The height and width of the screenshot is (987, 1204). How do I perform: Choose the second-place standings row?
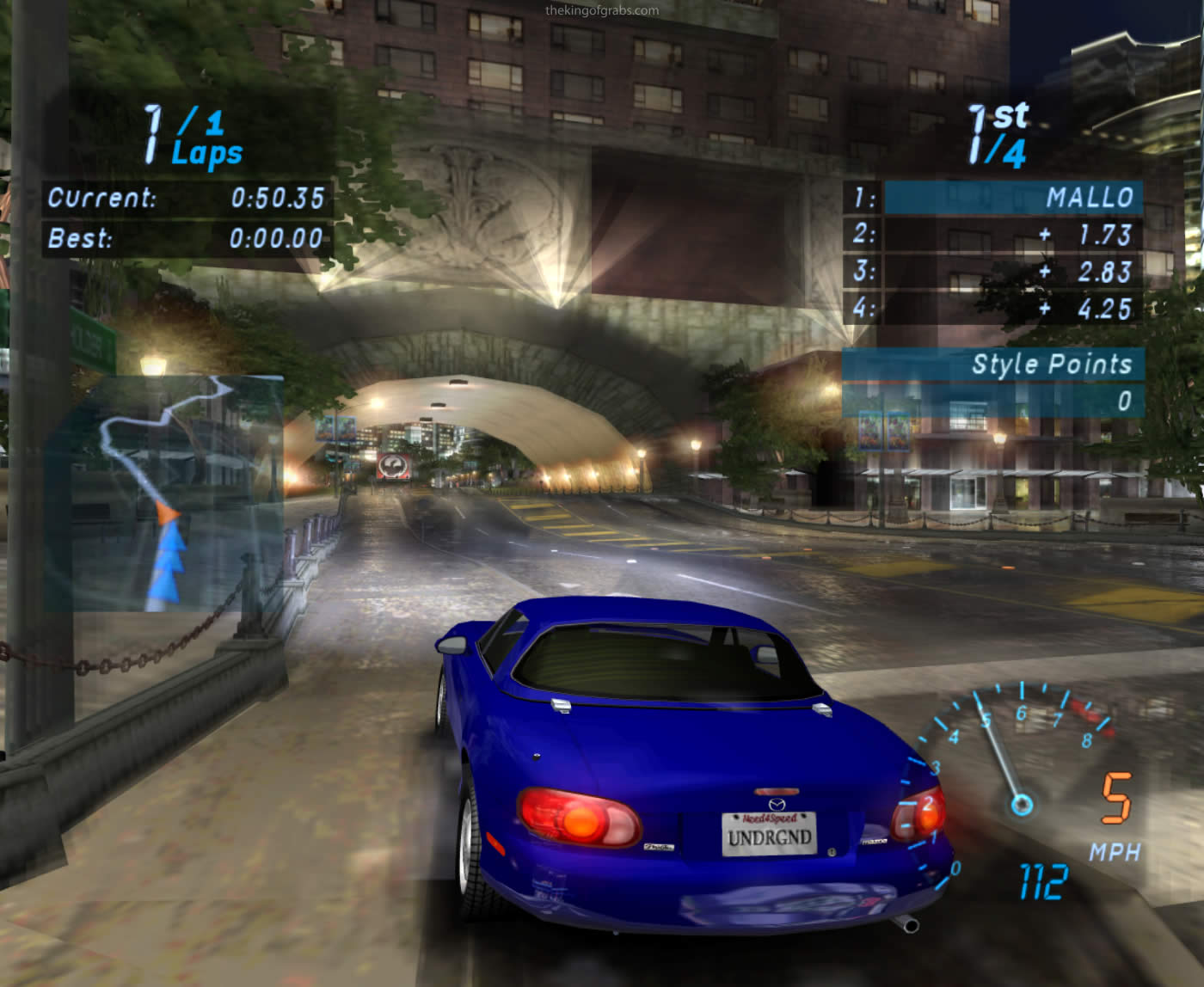(x=994, y=235)
